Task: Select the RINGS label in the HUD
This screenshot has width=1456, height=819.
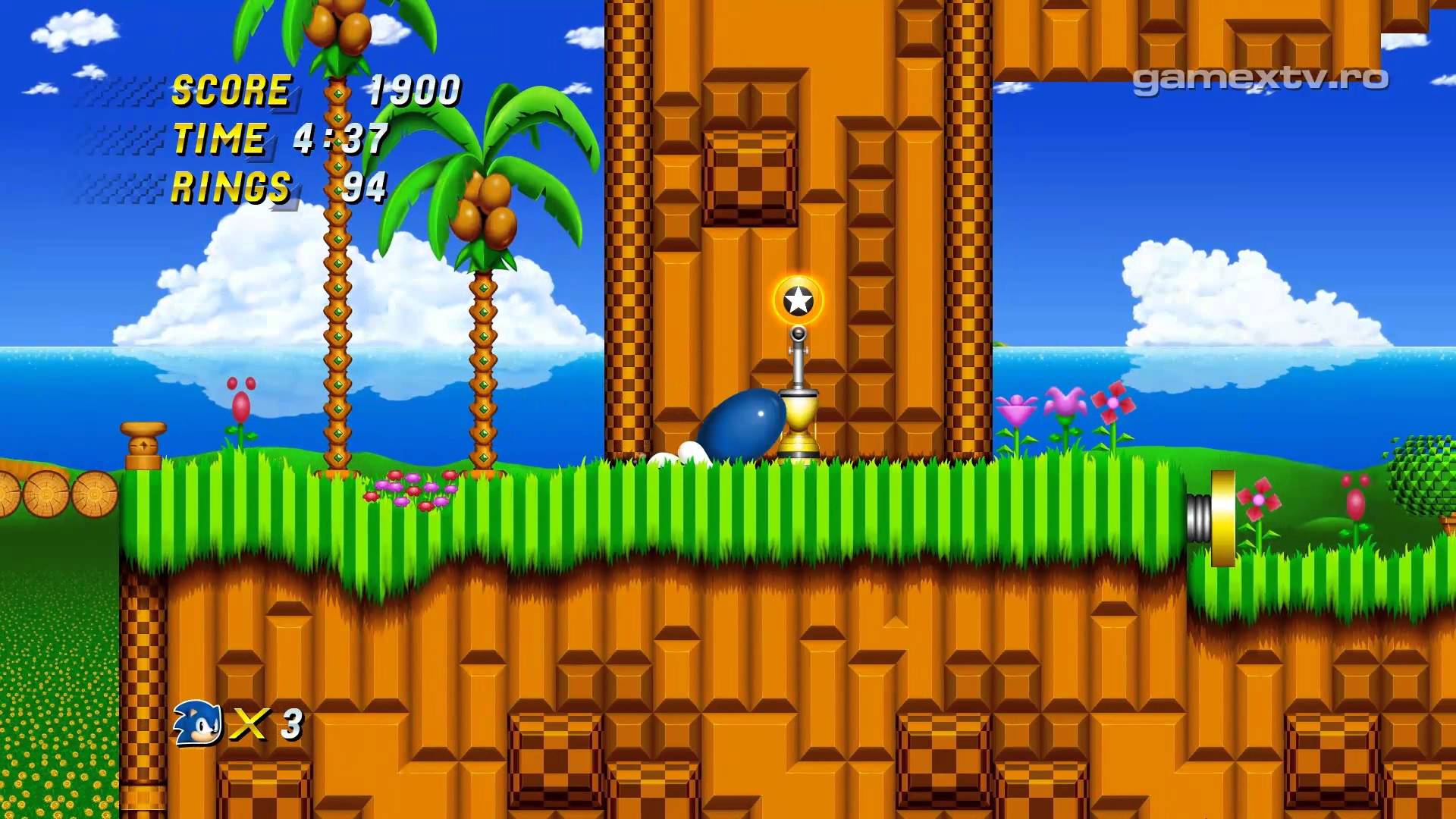Action: 230,187
